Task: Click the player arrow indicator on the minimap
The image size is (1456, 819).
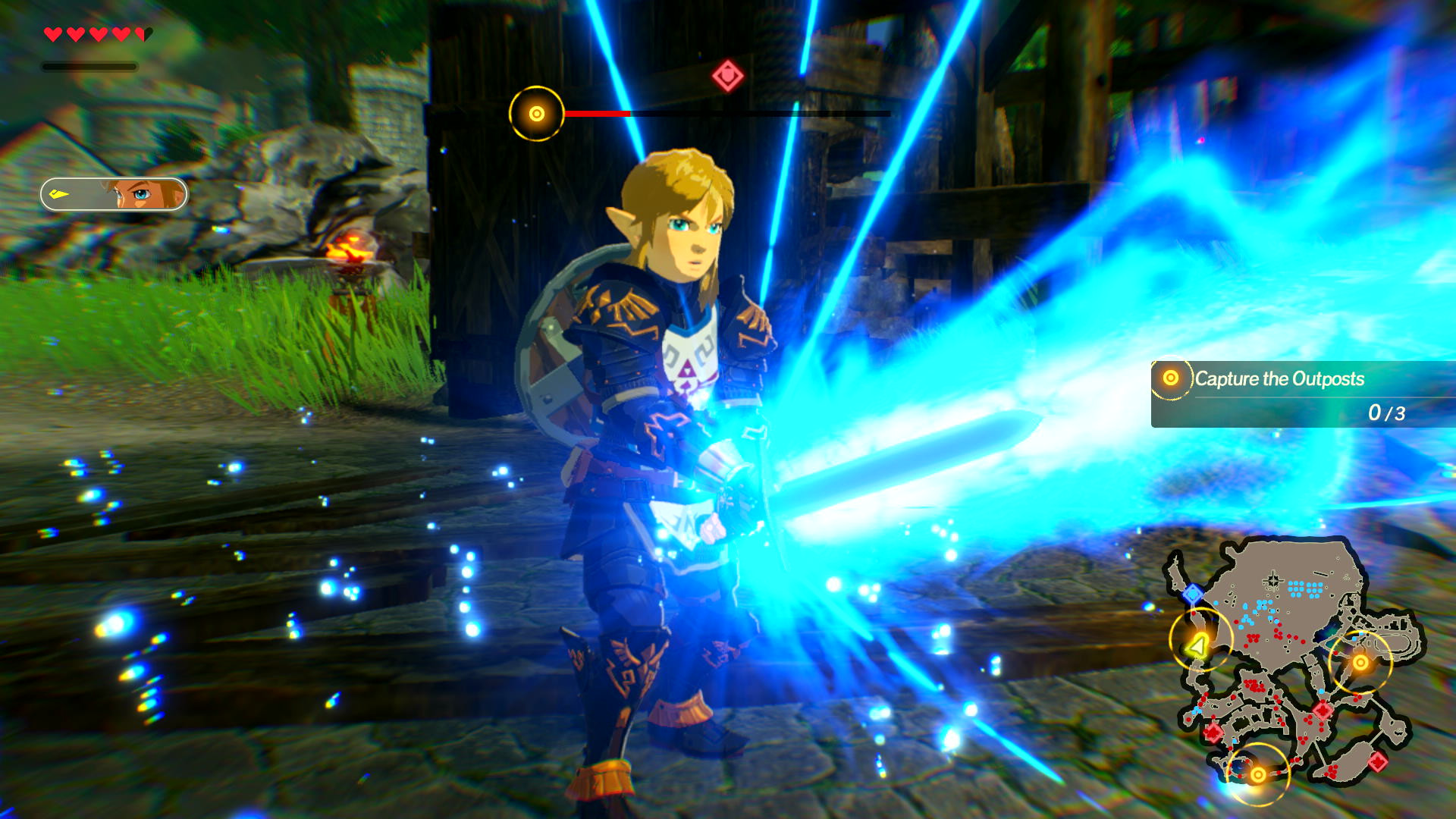Action: click(x=1197, y=645)
